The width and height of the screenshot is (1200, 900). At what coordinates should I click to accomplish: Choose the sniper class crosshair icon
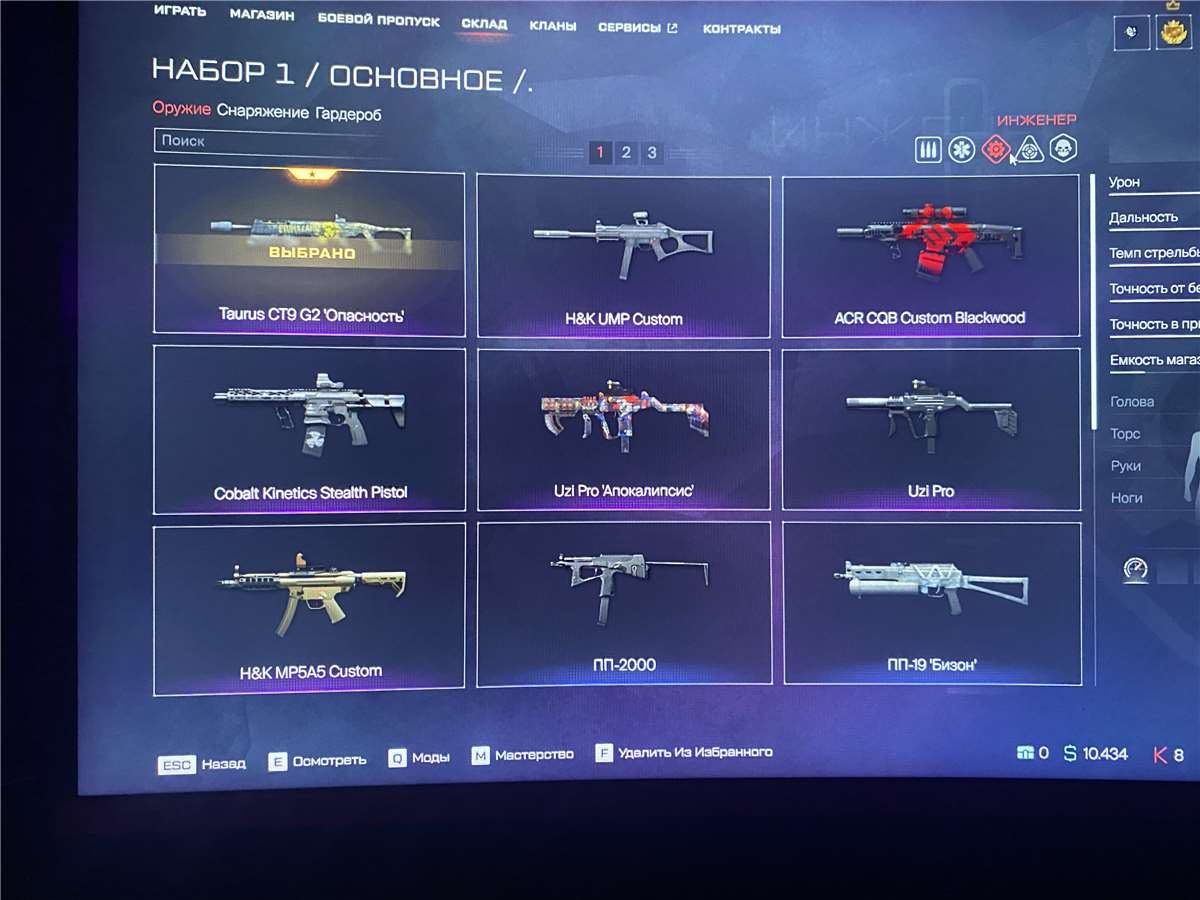1028,150
